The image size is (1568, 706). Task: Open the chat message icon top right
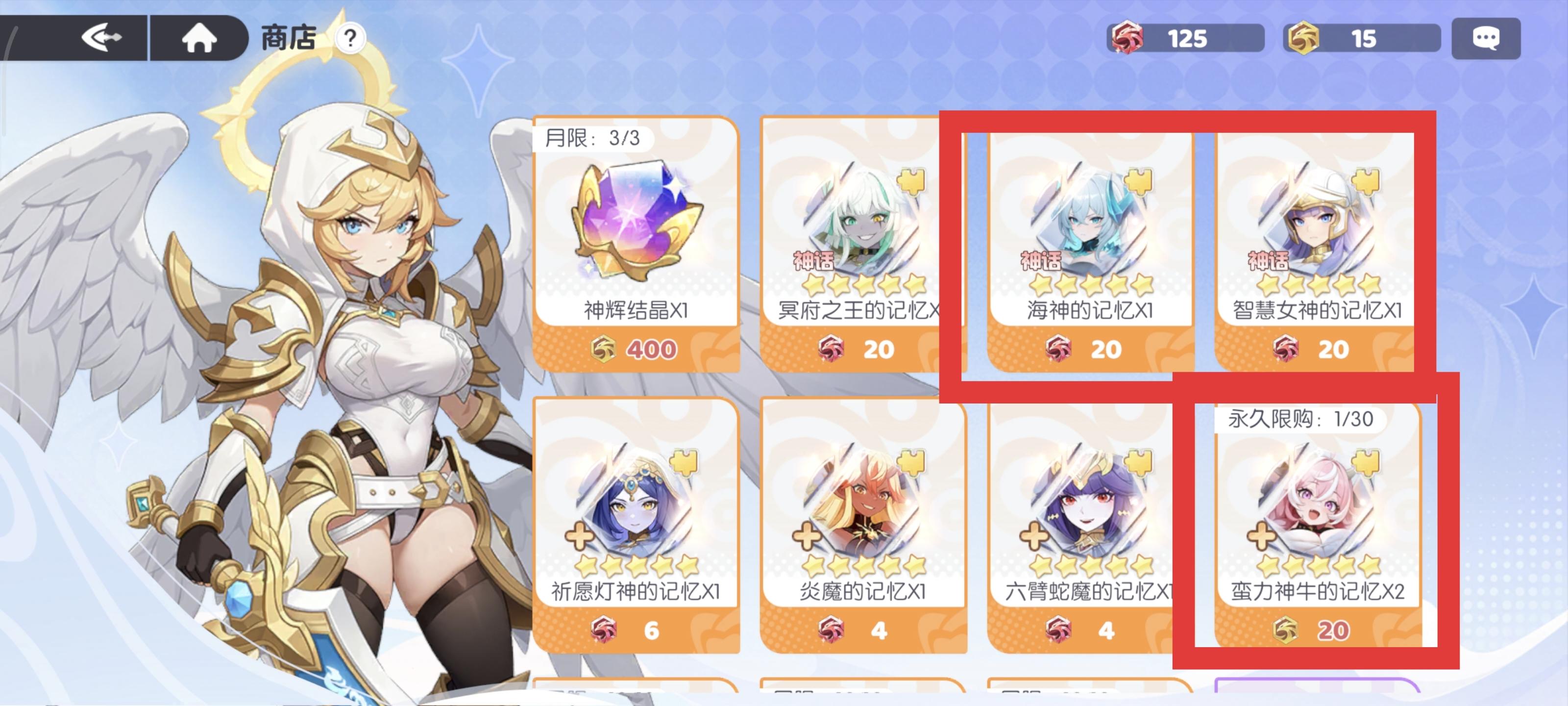(x=1487, y=38)
